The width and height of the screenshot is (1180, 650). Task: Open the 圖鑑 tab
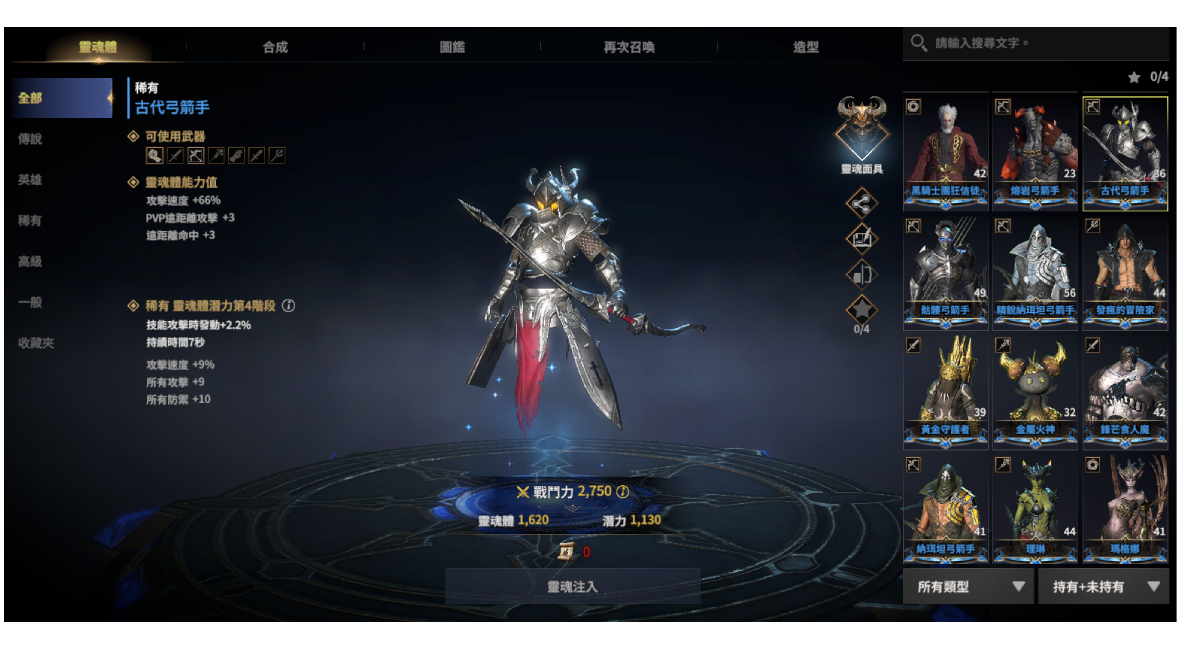pos(452,47)
